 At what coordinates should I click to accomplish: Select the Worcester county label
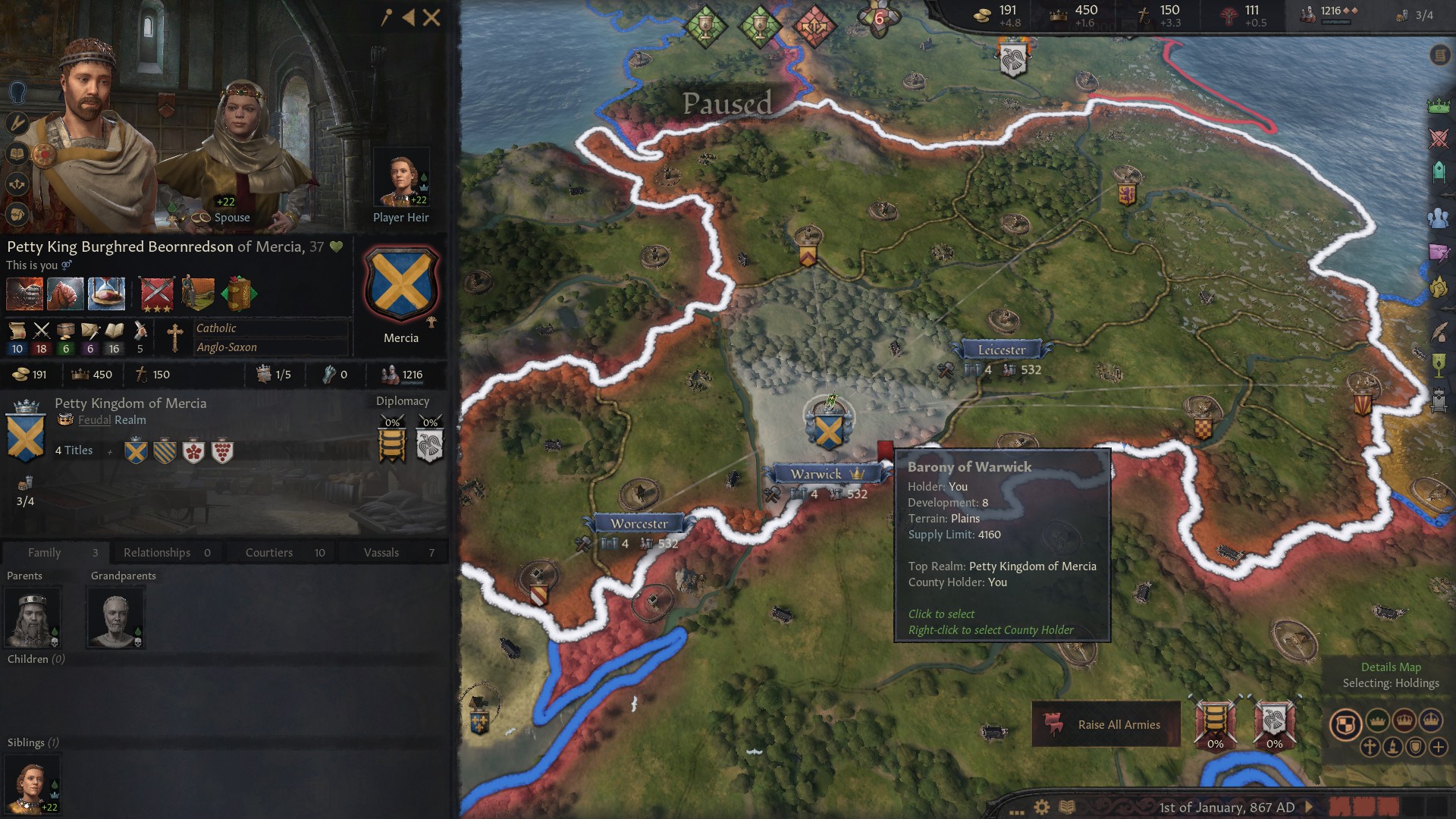(x=639, y=523)
